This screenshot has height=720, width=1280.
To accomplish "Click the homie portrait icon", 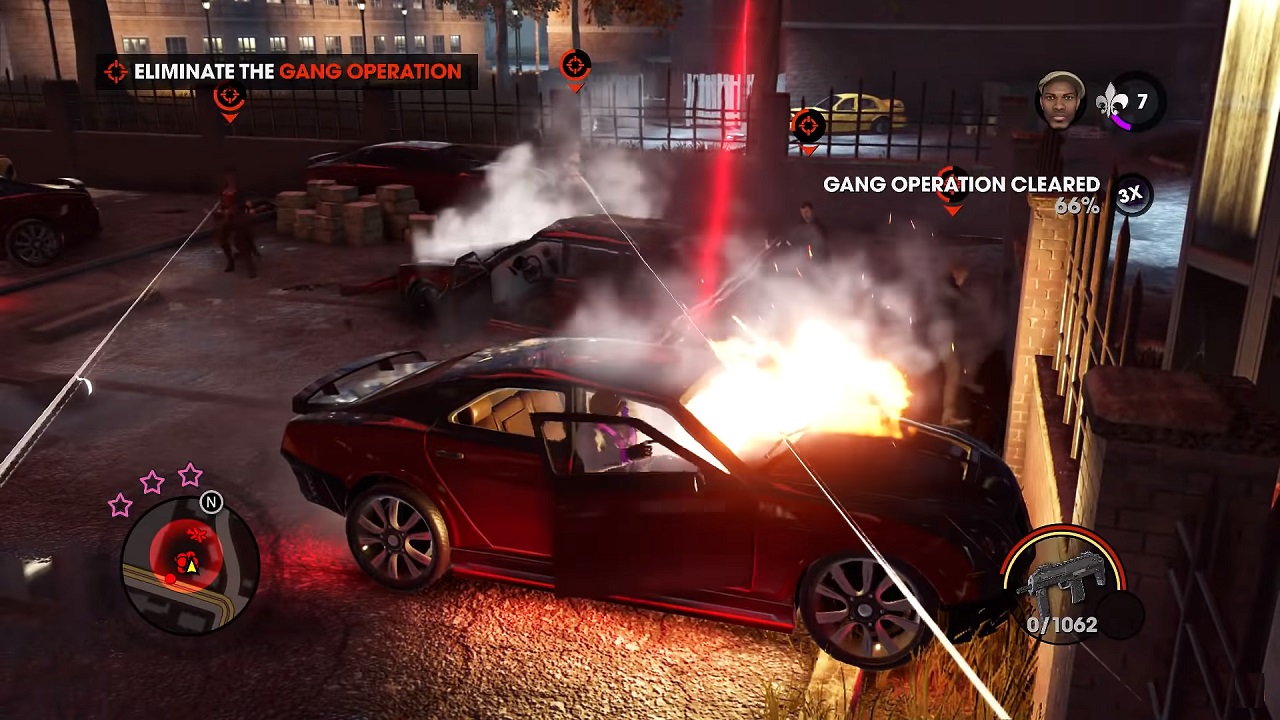I will click(x=1060, y=100).
